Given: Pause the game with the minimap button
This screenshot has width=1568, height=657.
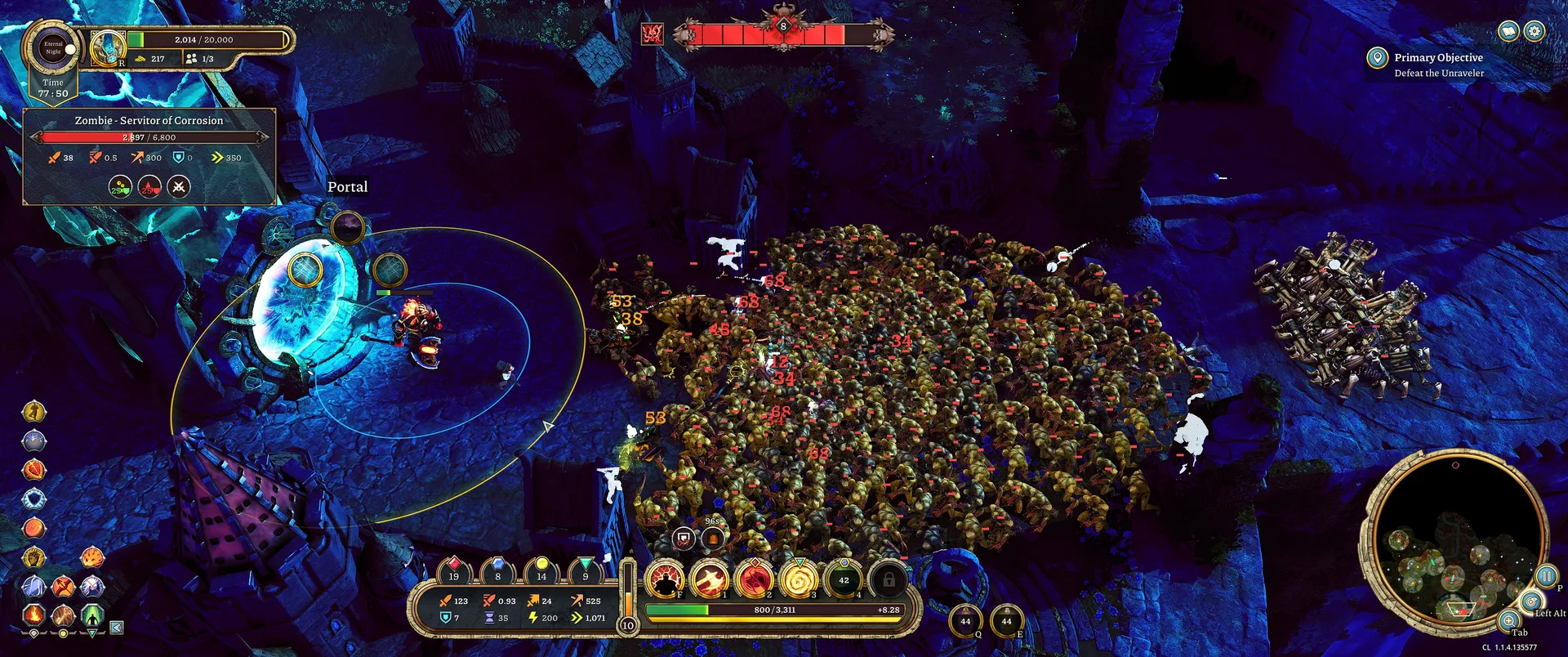Looking at the screenshot, I should 1545,576.
